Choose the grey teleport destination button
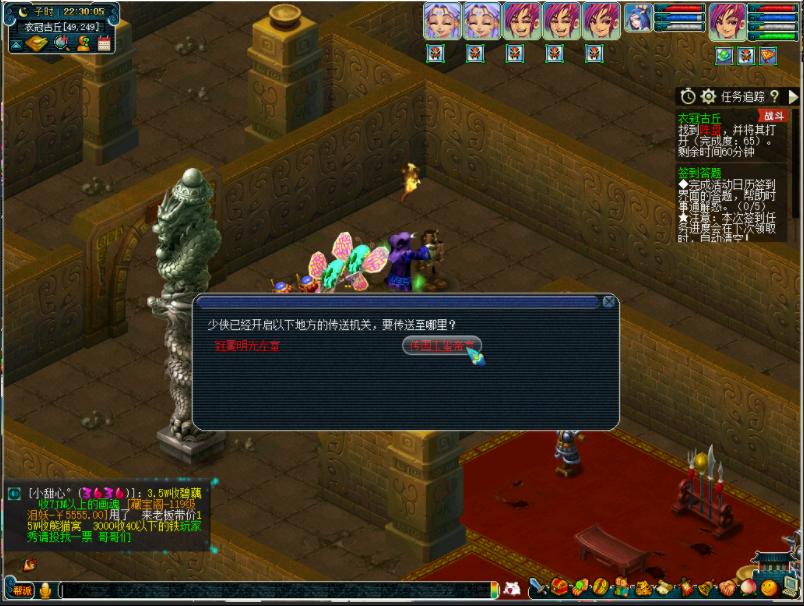The width and height of the screenshot is (804, 606). coord(441,346)
